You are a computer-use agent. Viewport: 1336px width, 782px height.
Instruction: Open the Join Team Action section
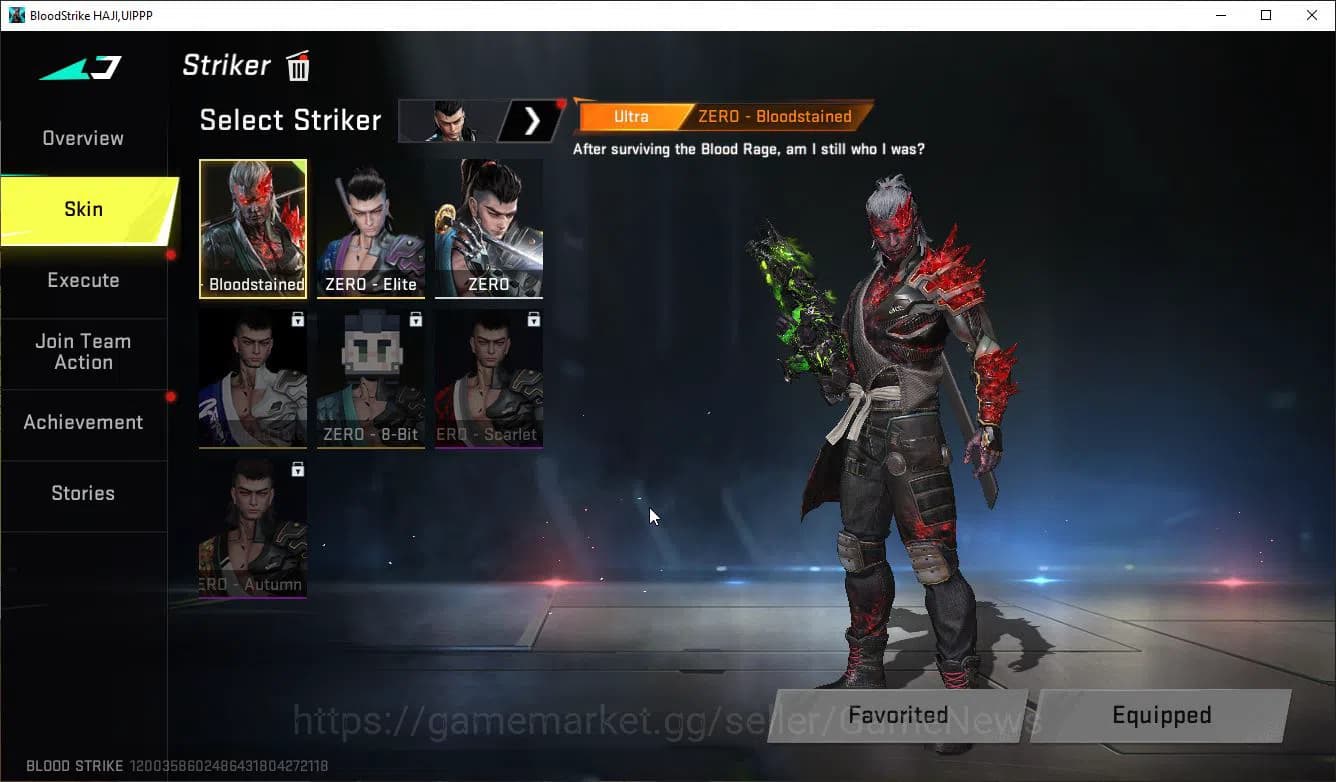pyautogui.click(x=82, y=352)
